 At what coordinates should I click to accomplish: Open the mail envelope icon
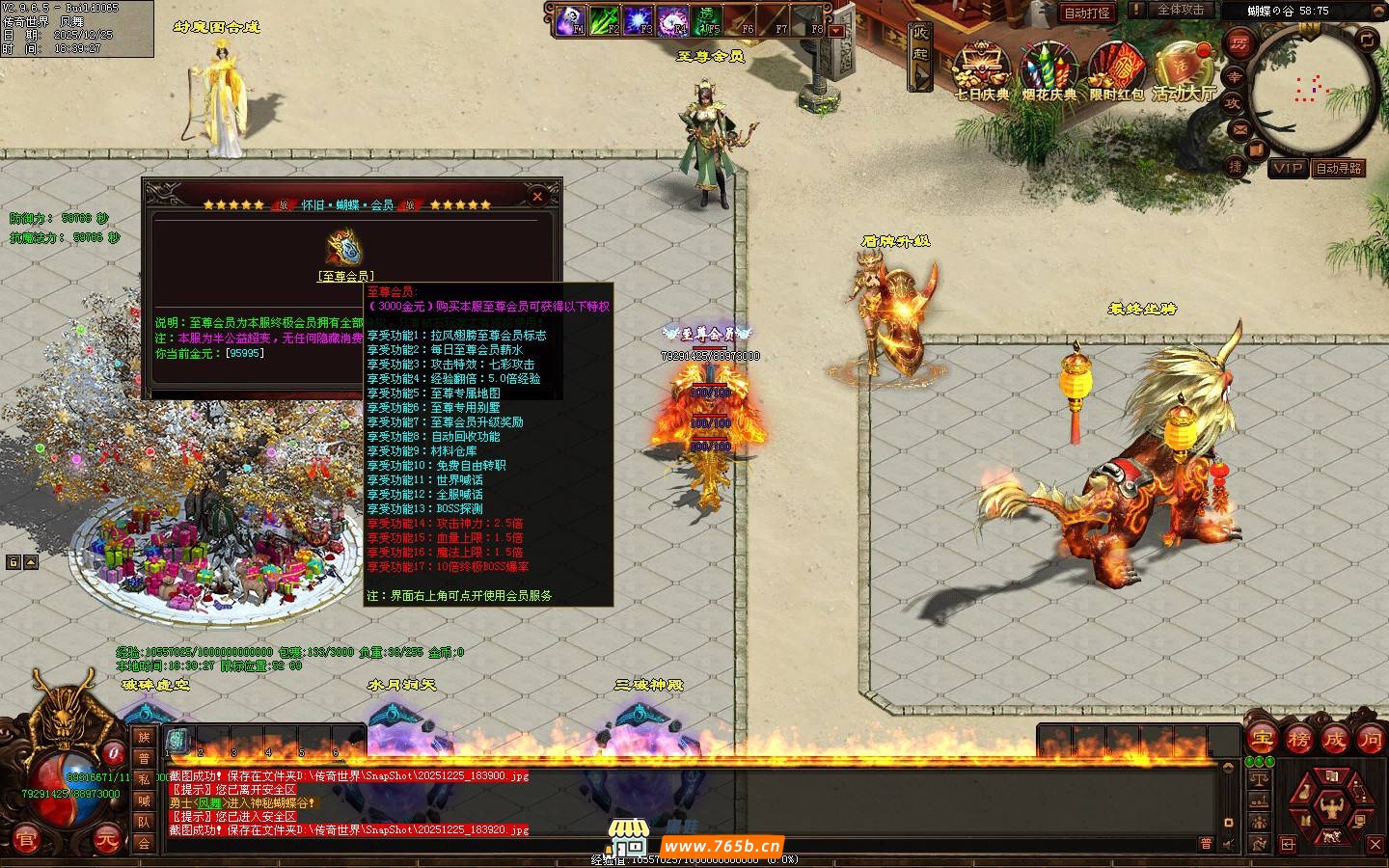coord(1238,128)
